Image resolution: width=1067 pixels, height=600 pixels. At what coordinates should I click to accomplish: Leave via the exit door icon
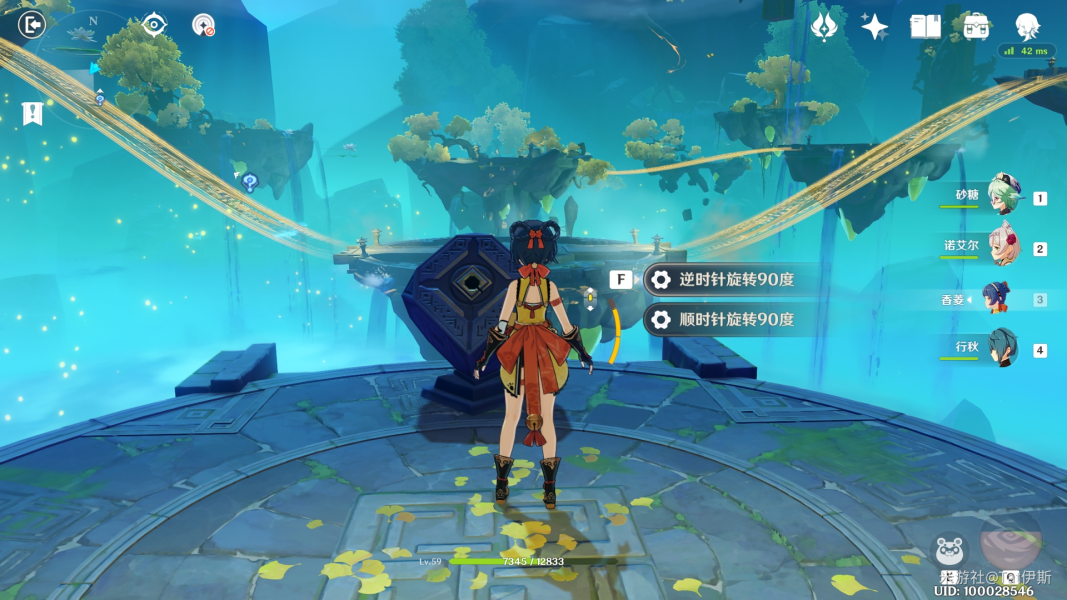point(32,24)
